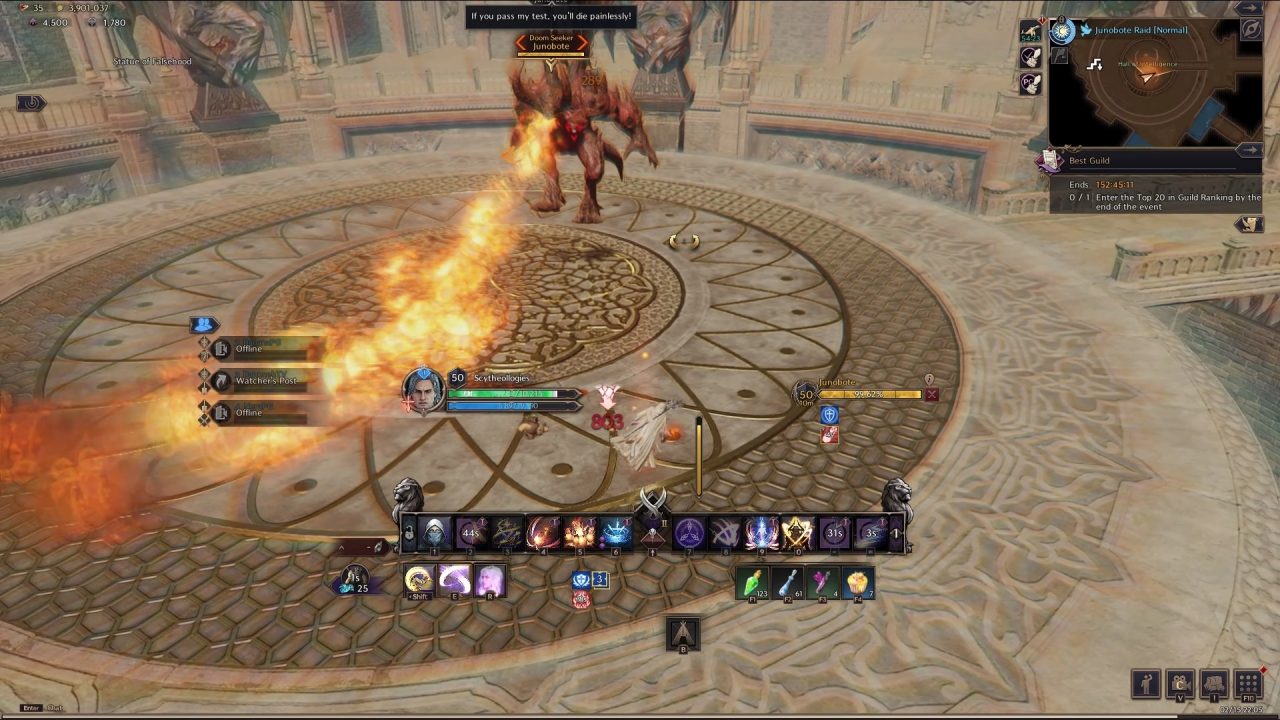
Task: Use the green HP potion in slot F1
Action: [x=752, y=582]
